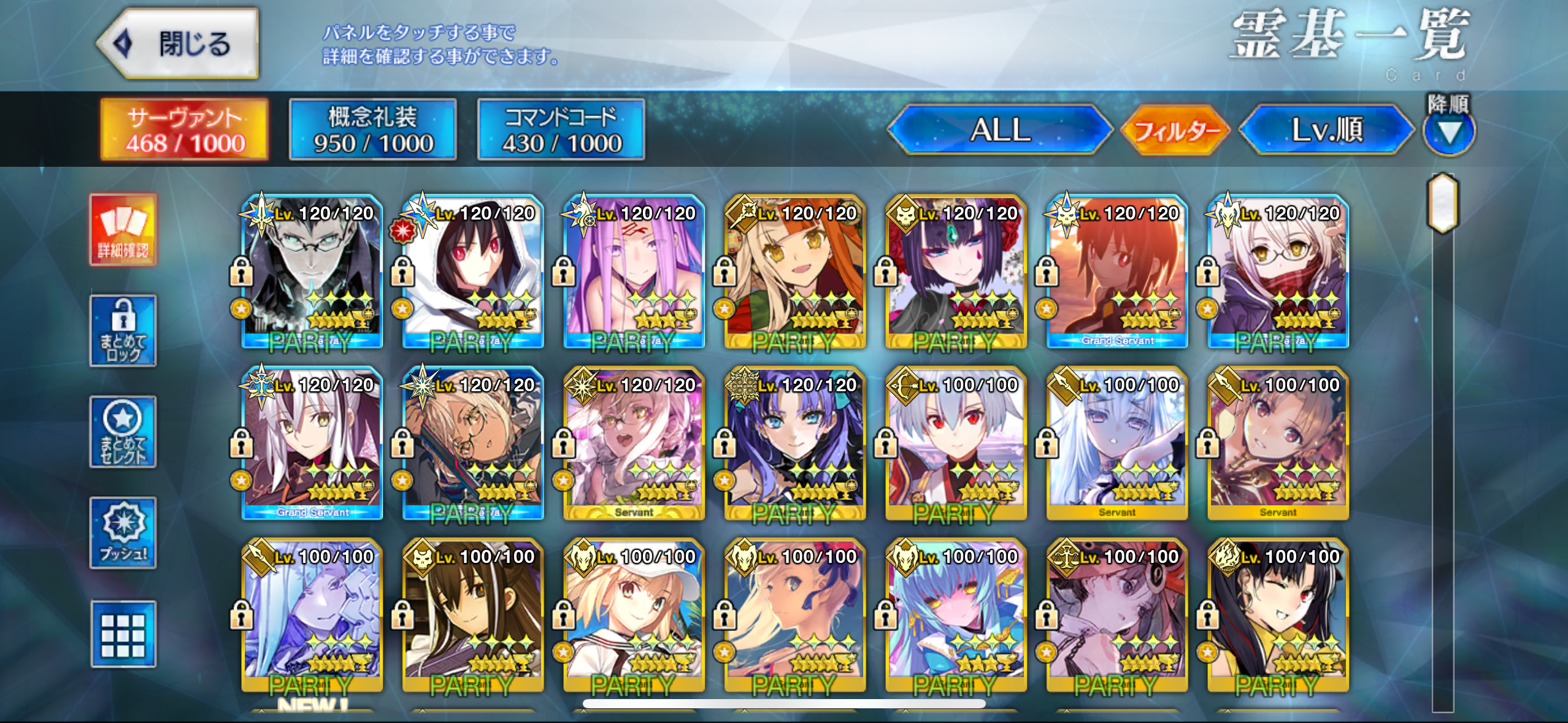Open the silver-haired red-eyed archer servant card
1568x723 pixels.
coord(956,443)
